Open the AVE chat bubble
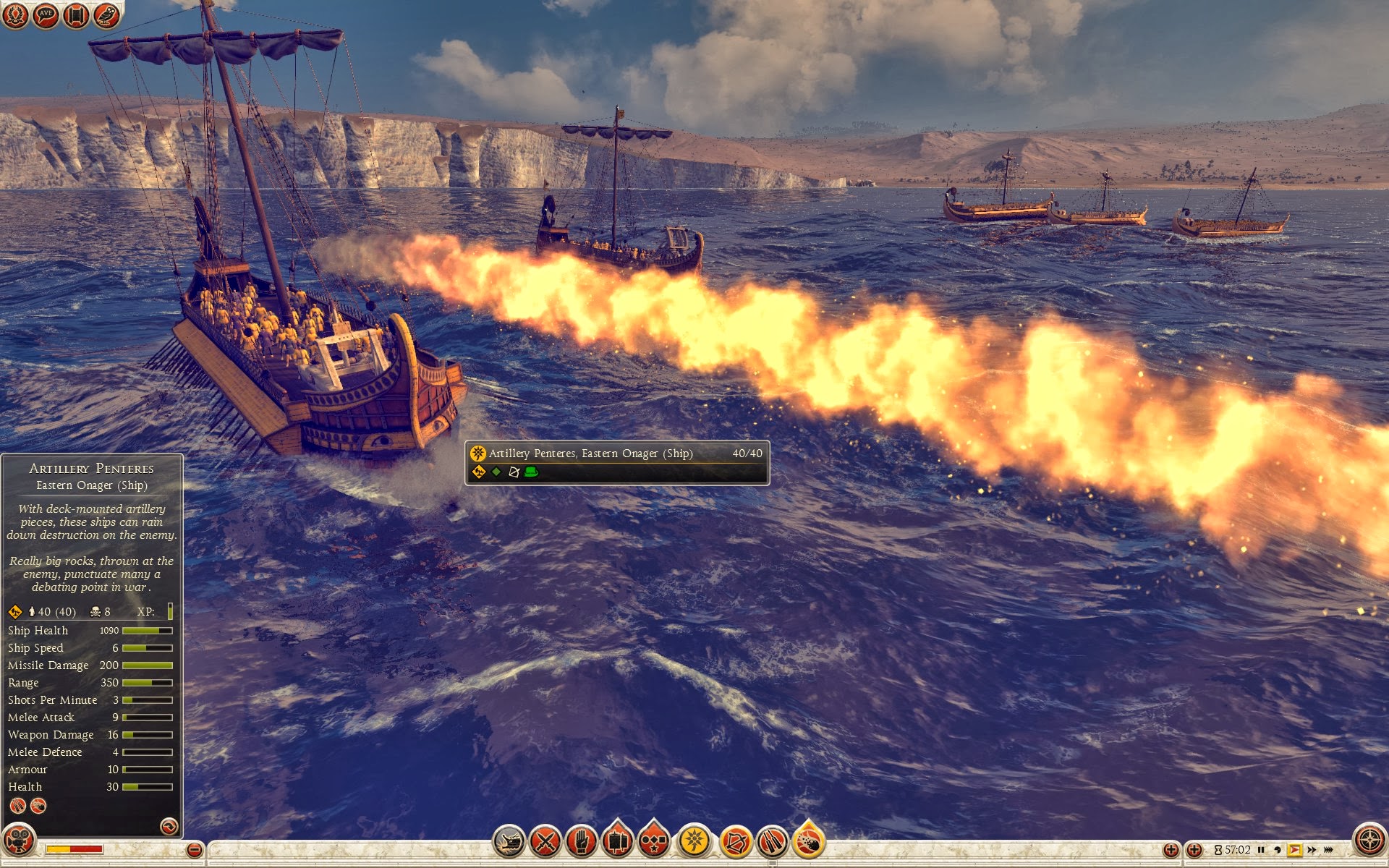Viewport: 1389px width, 868px height. pos(46,15)
